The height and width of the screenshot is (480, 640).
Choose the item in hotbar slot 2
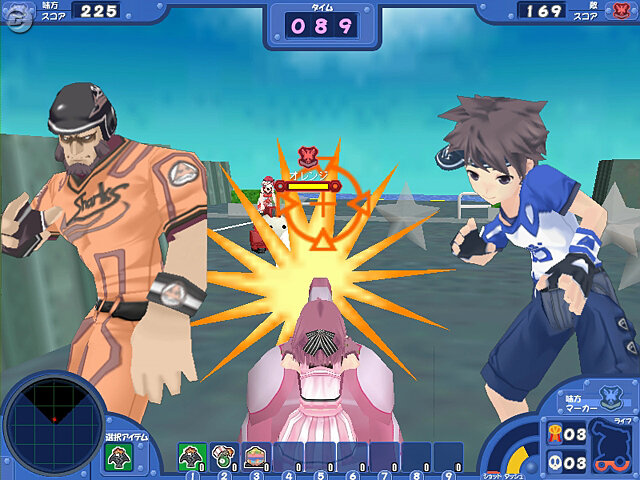[223, 456]
